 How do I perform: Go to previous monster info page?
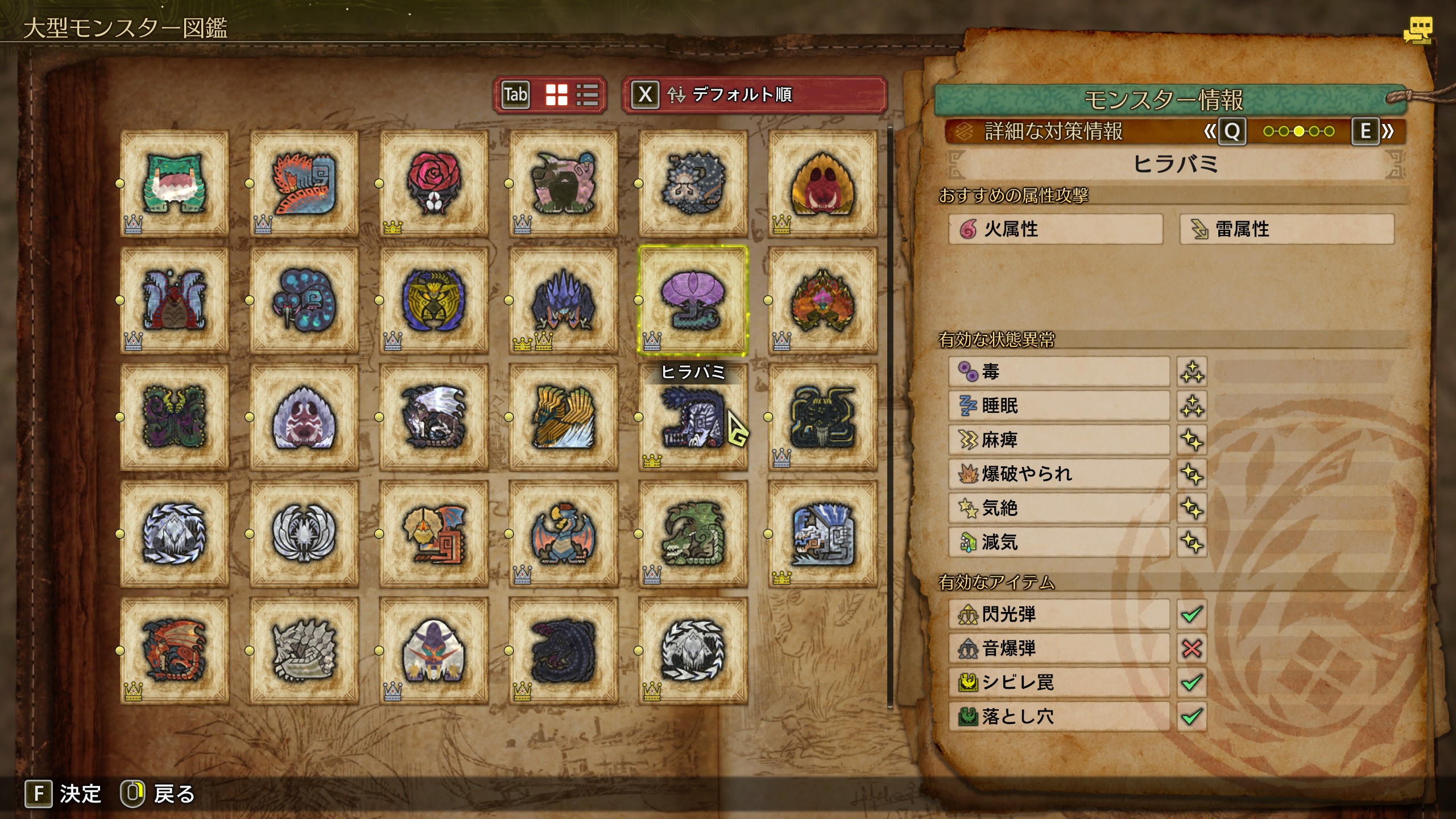(1231, 131)
